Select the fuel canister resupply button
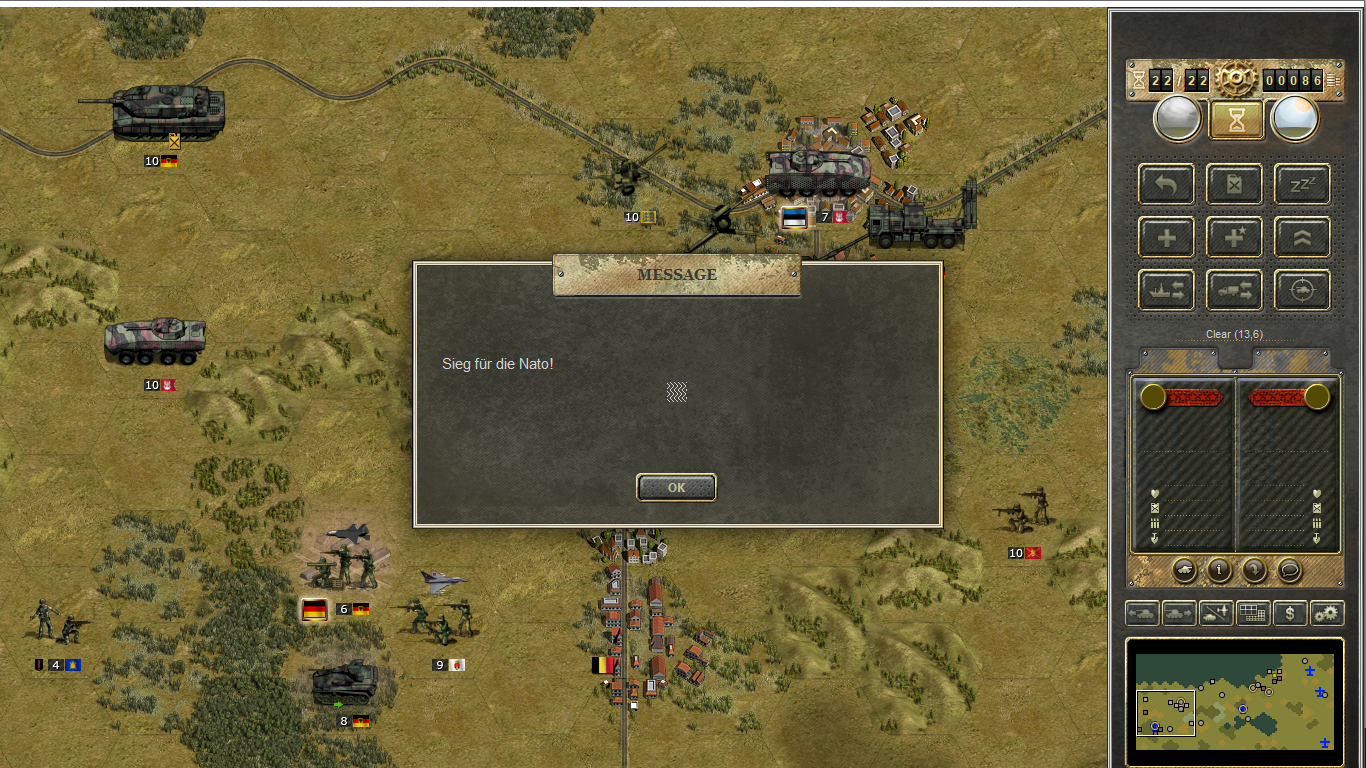This screenshot has height=768, width=1366. pyautogui.click(x=1235, y=184)
